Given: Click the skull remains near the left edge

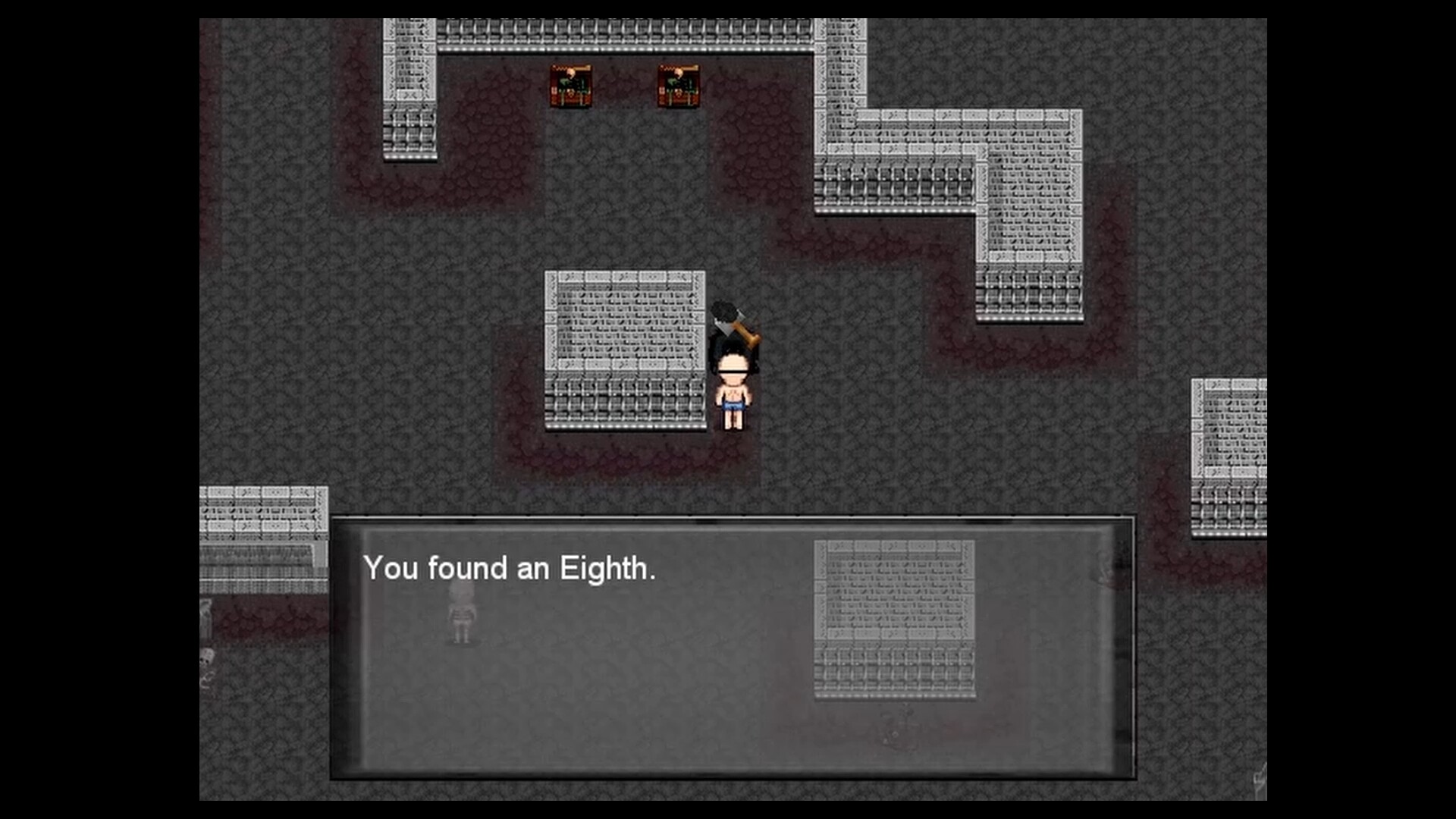Looking at the screenshot, I should pos(208,658).
